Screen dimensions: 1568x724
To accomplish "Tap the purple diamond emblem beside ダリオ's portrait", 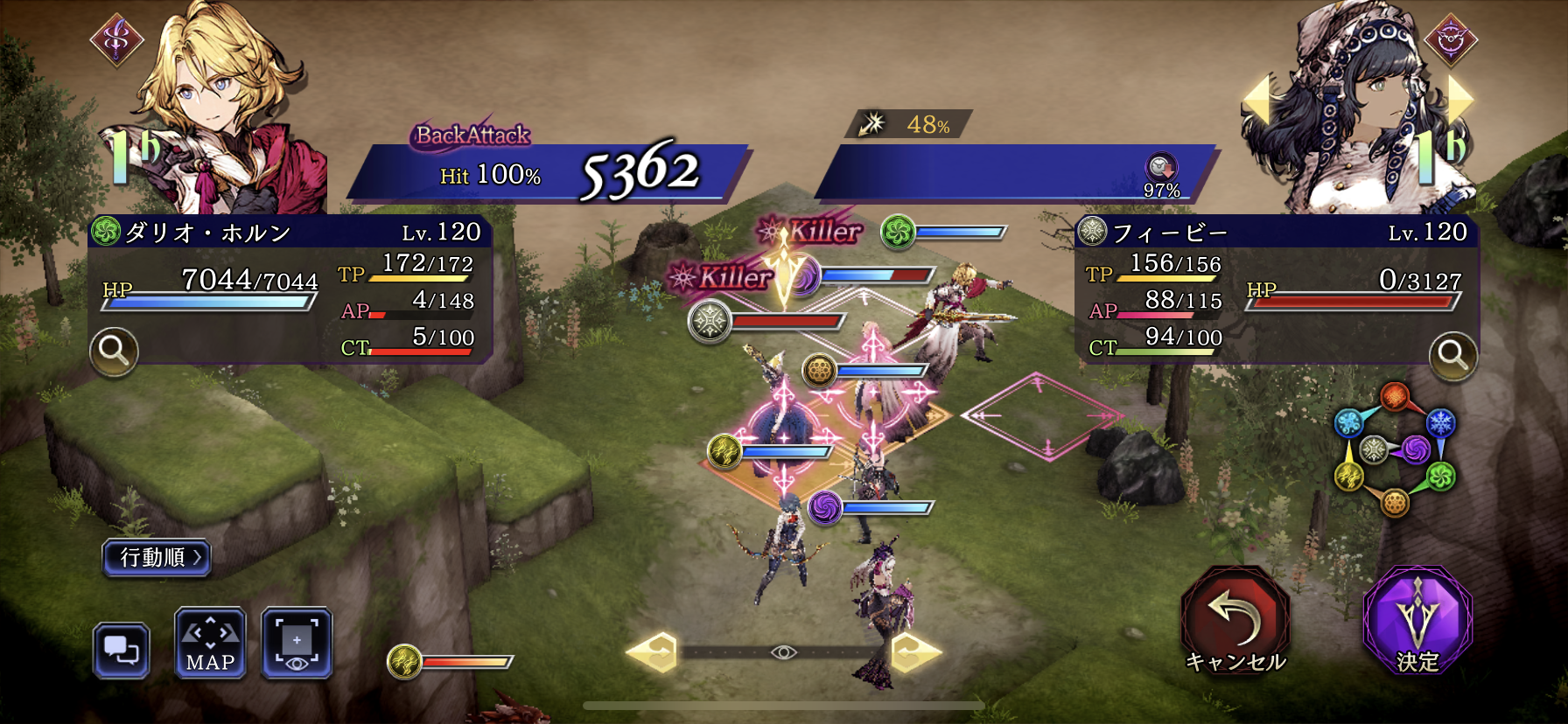I will coord(117,39).
